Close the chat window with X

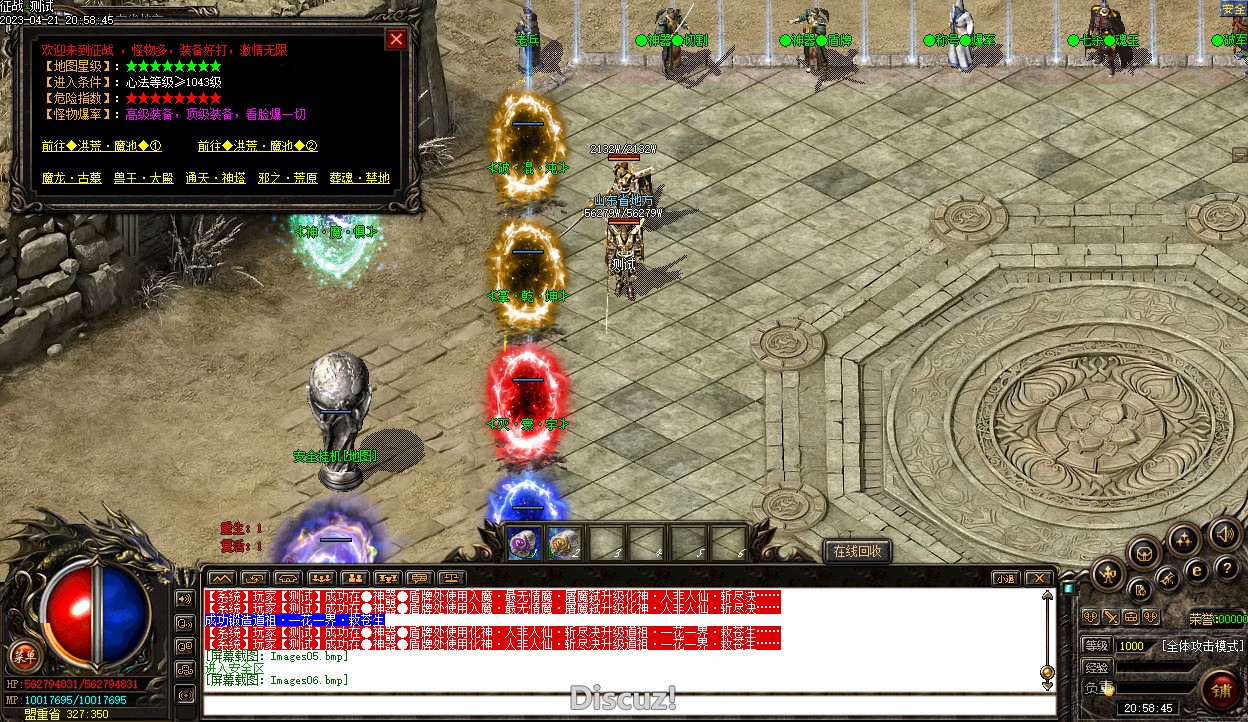(1039, 578)
